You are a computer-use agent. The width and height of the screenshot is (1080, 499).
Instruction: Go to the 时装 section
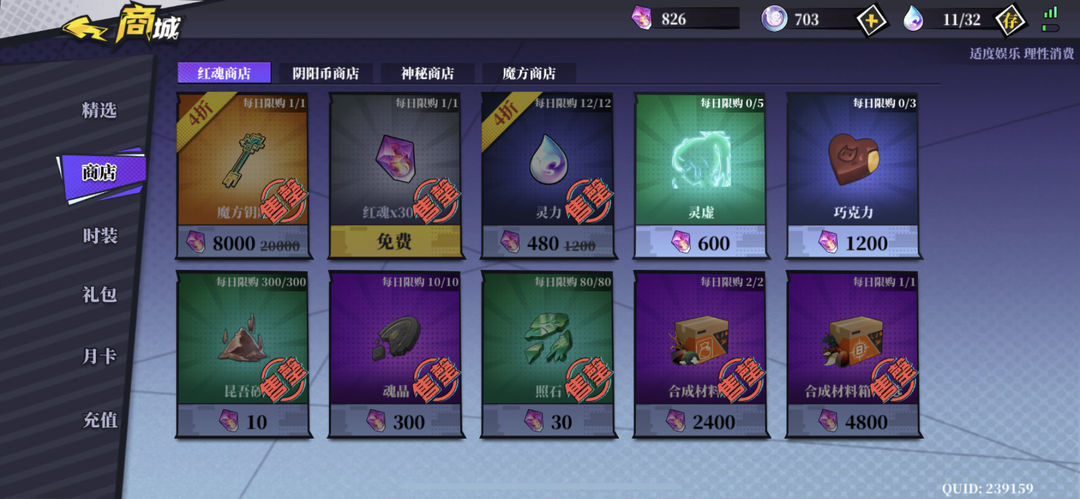click(x=99, y=235)
